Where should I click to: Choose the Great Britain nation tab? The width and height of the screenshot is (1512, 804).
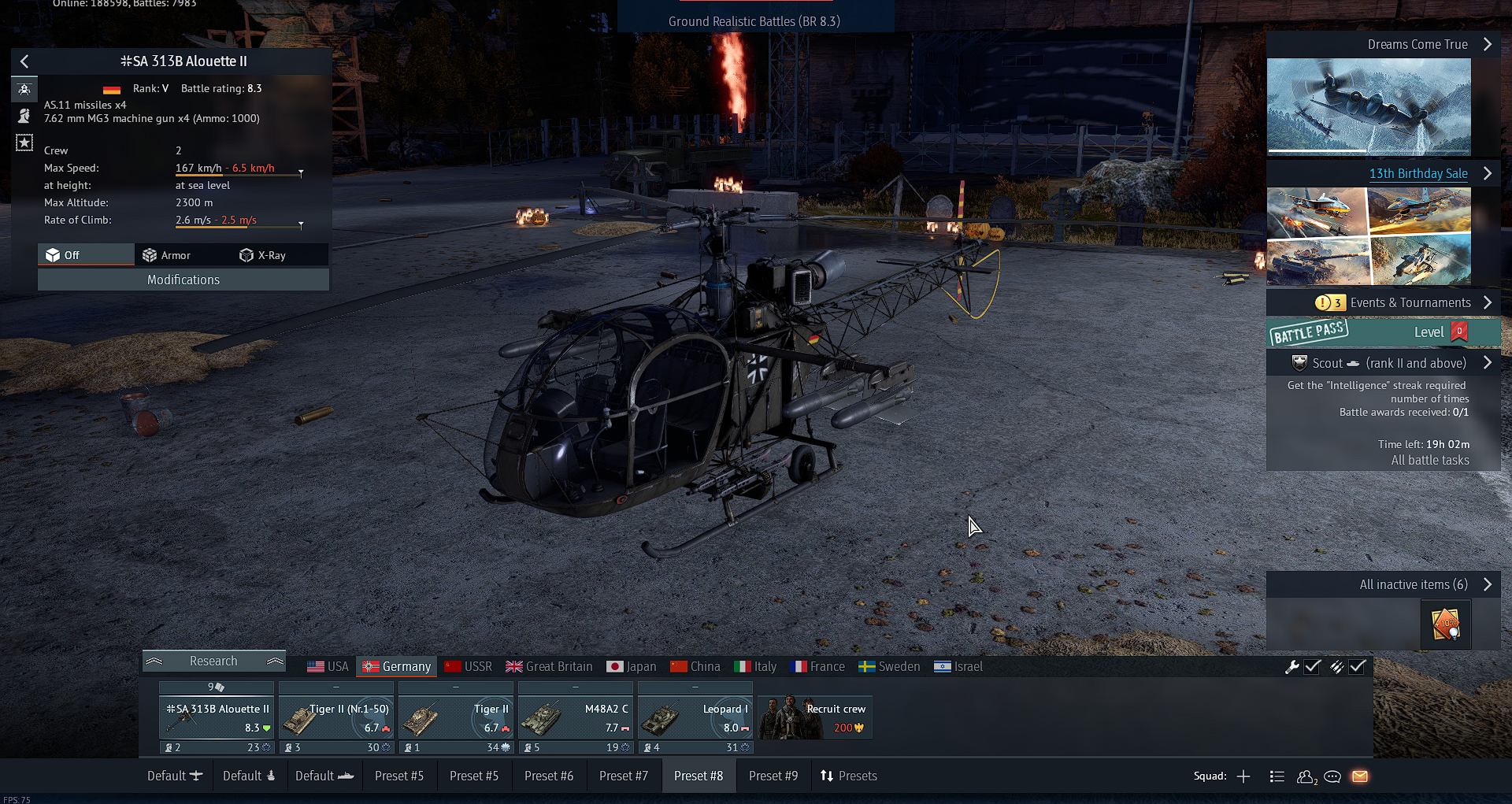click(x=549, y=666)
